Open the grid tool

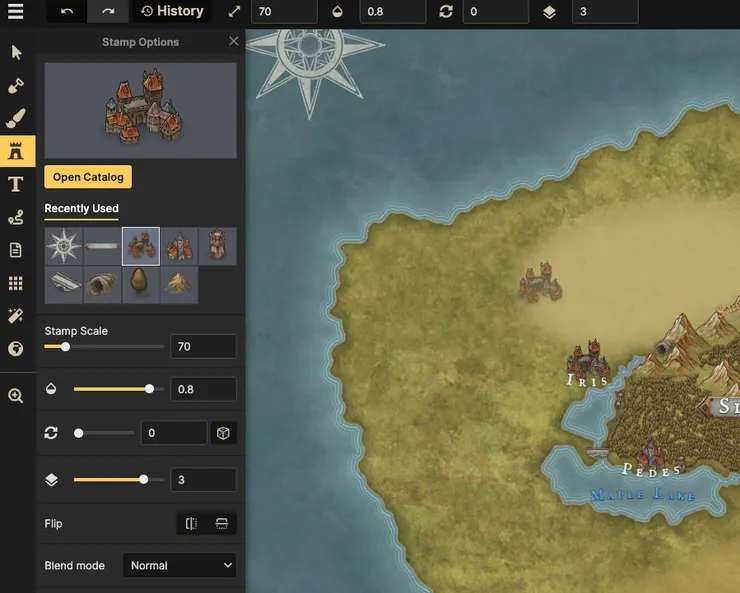pyautogui.click(x=16, y=283)
